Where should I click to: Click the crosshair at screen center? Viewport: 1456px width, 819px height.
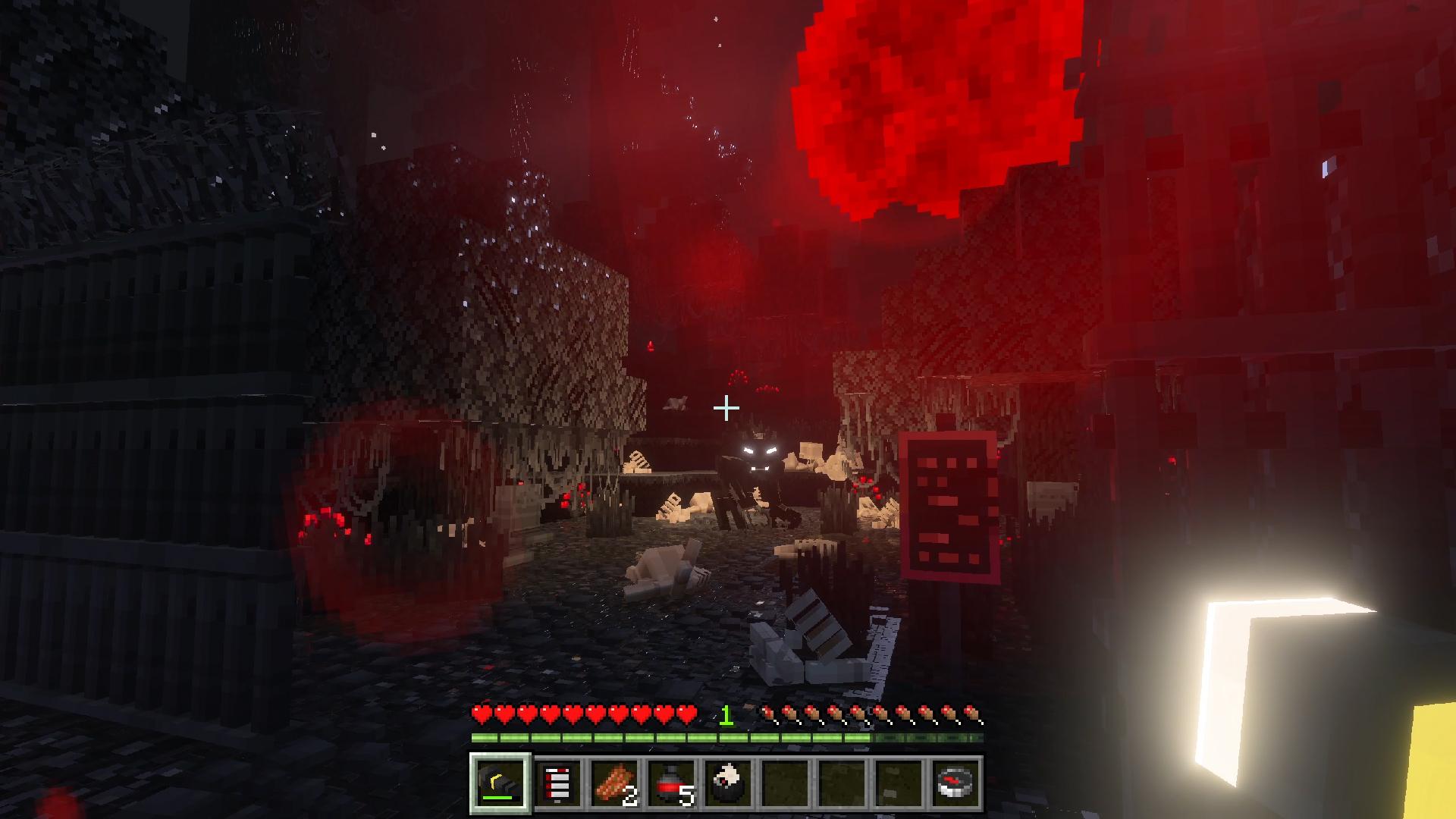tap(728, 408)
